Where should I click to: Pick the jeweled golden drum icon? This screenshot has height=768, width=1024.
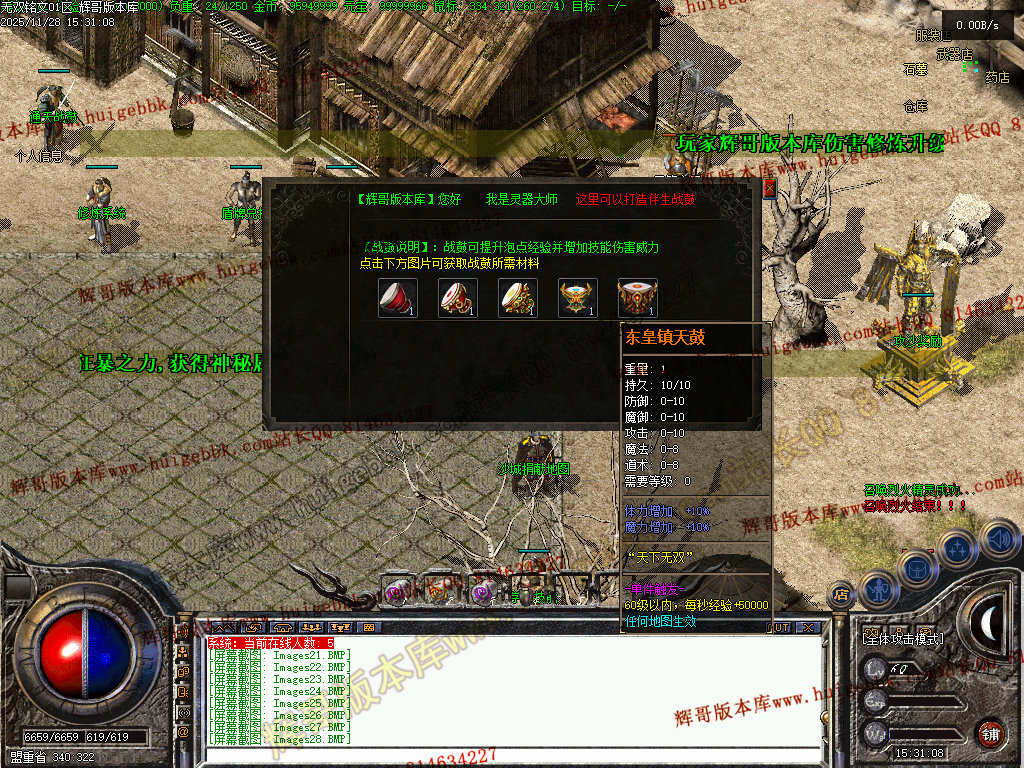tap(517, 298)
